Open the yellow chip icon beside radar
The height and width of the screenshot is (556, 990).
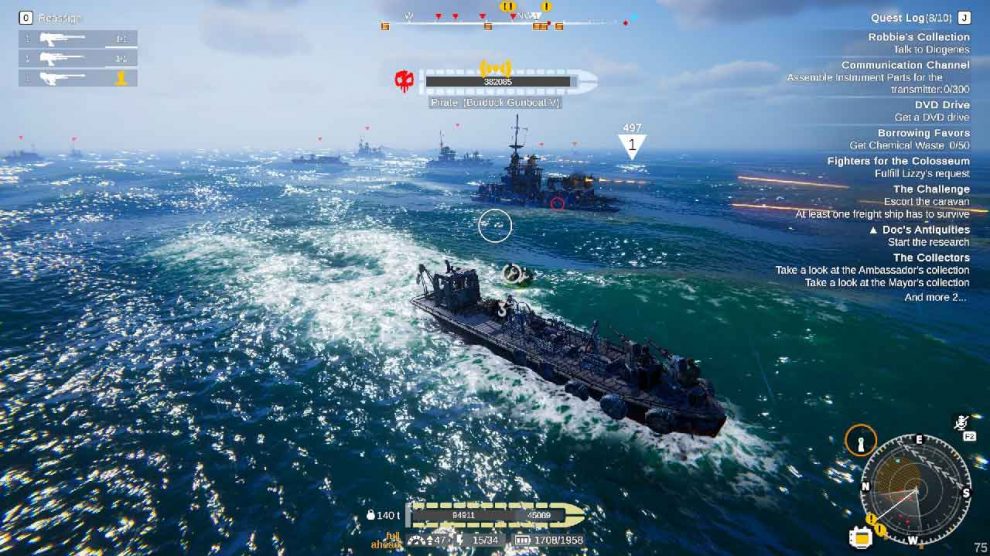pyautogui.click(x=859, y=536)
